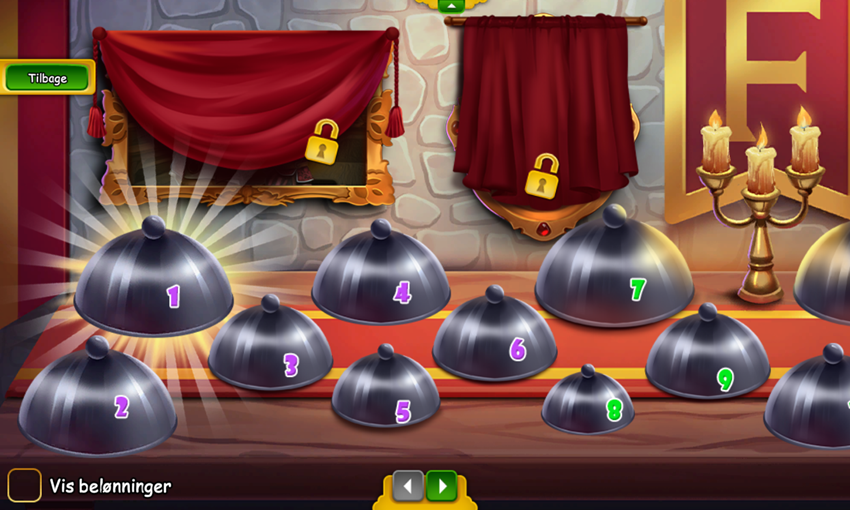
Task: Open level 3 serving dome
Action: coord(271,350)
